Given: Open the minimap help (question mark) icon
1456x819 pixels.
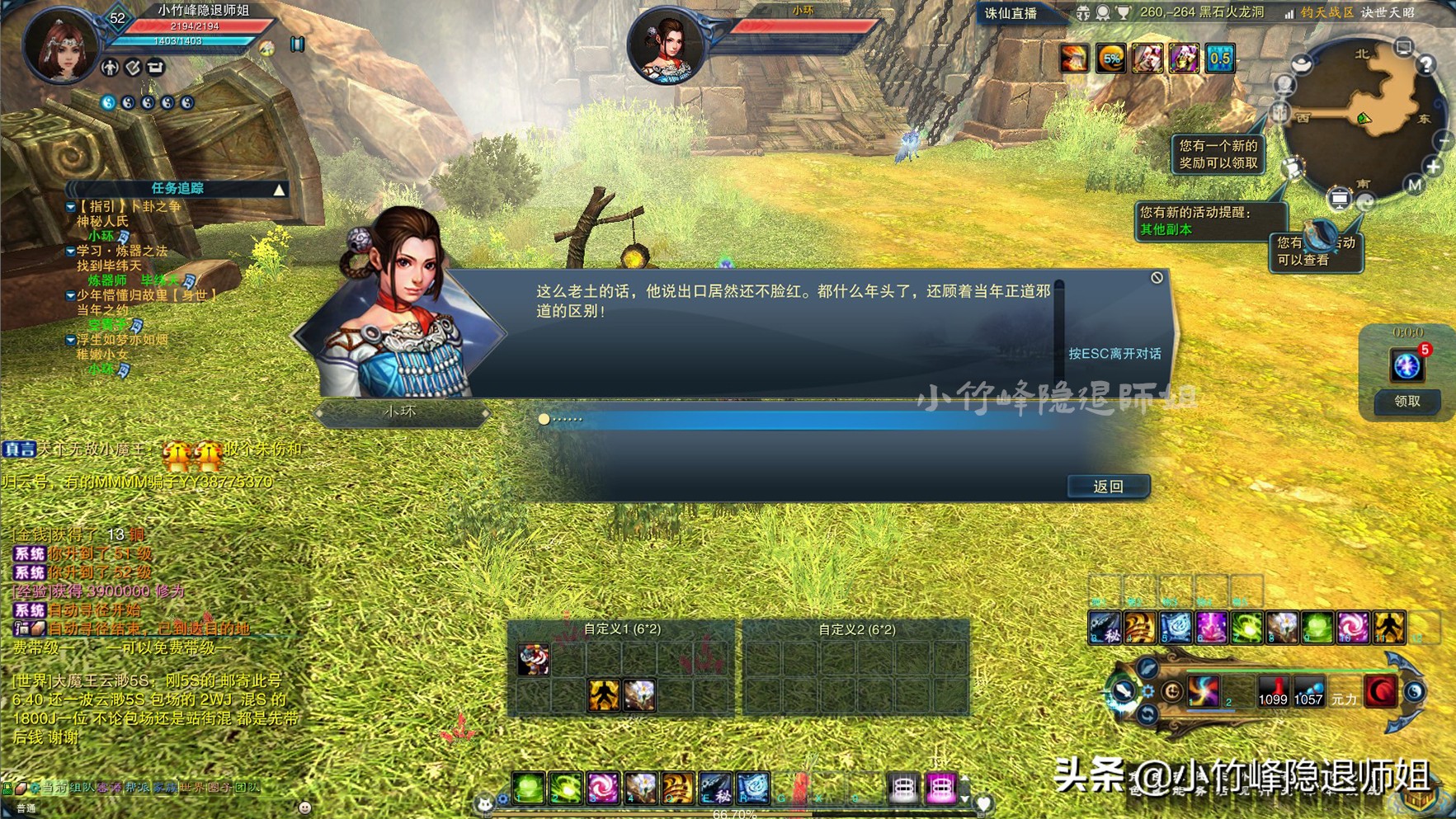Looking at the screenshot, I should 1426,65.
